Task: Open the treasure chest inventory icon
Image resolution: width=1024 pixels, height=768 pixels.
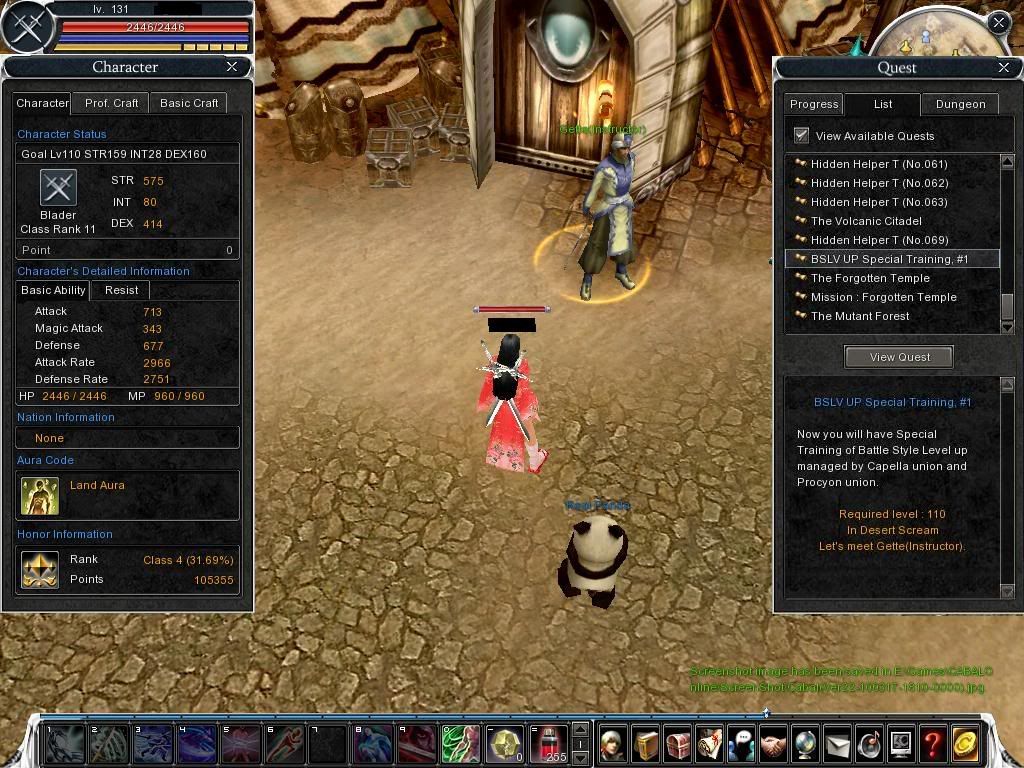Action: coord(678,744)
